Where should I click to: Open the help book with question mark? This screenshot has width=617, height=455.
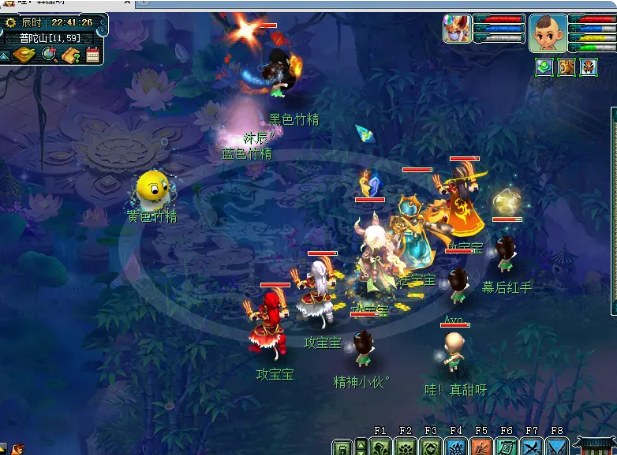71,55
